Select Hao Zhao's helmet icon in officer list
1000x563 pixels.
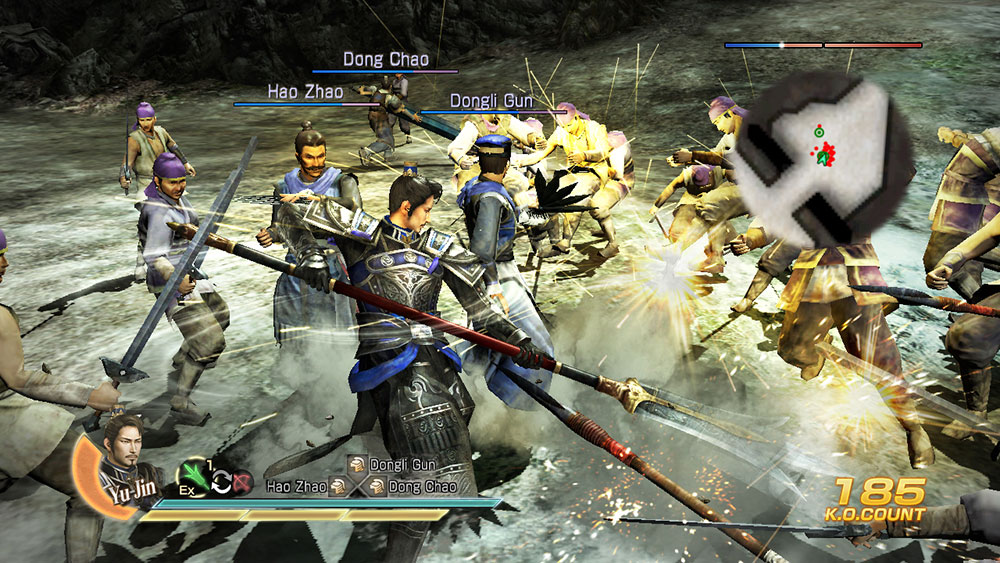coord(339,486)
